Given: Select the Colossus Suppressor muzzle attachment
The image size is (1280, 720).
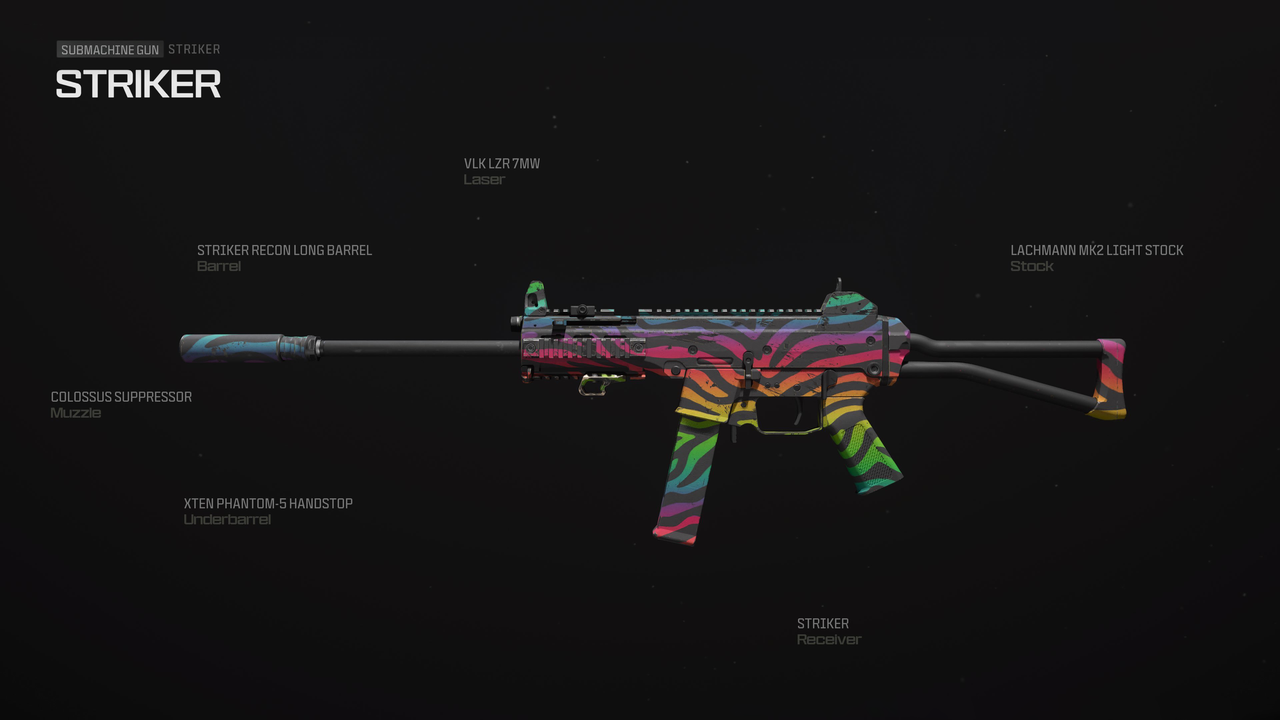Looking at the screenshot, I should coord(121,396).
